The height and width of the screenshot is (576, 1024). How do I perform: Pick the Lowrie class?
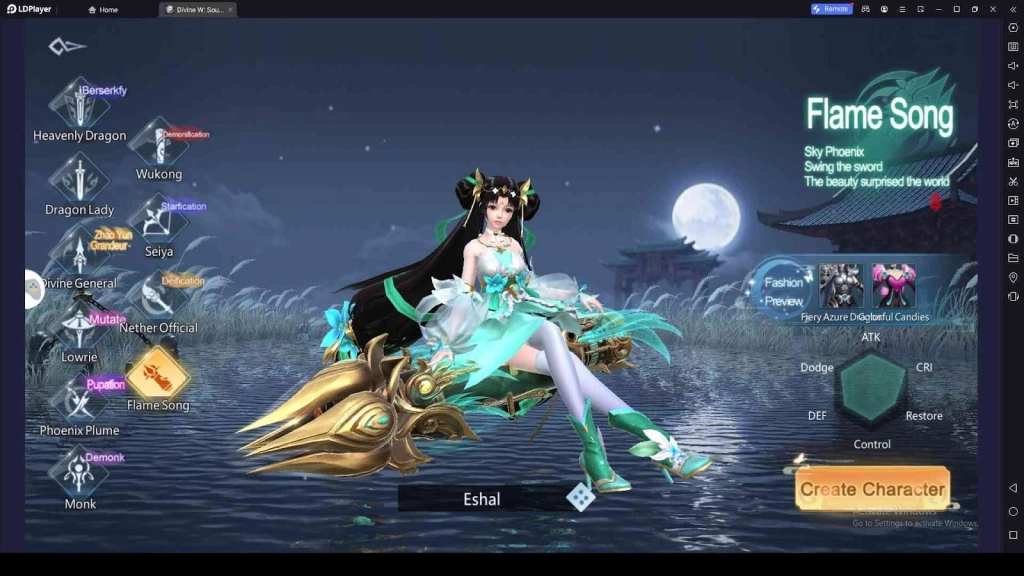[79, 329]
